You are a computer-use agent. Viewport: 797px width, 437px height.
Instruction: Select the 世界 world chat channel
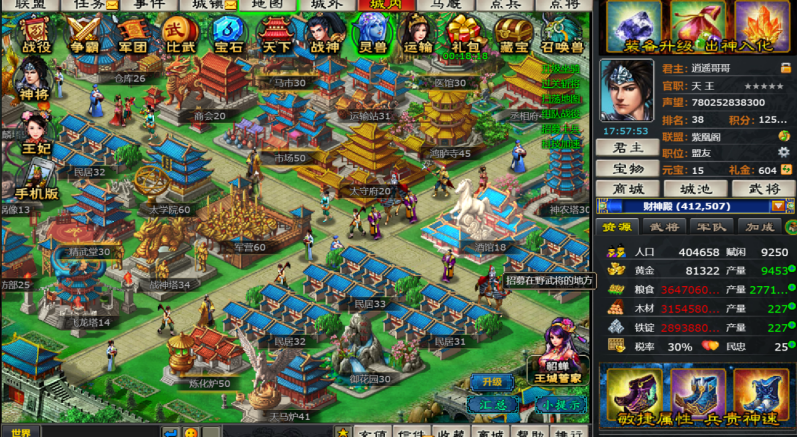(22, 432)
